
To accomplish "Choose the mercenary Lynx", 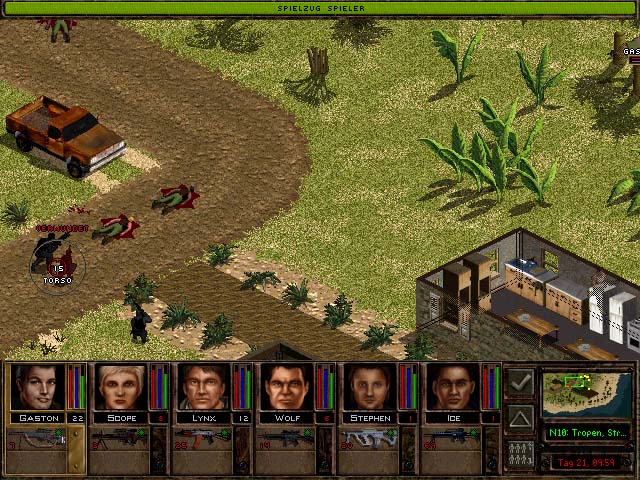I will (x=203, y=387).
